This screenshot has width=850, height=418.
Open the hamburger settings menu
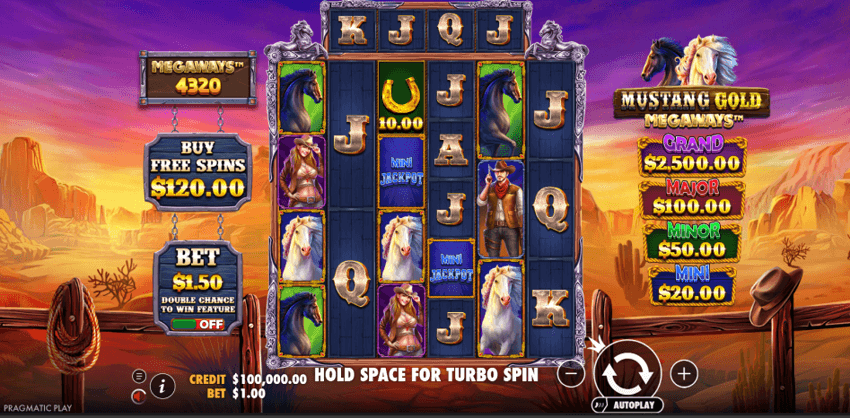pos(139,376)
